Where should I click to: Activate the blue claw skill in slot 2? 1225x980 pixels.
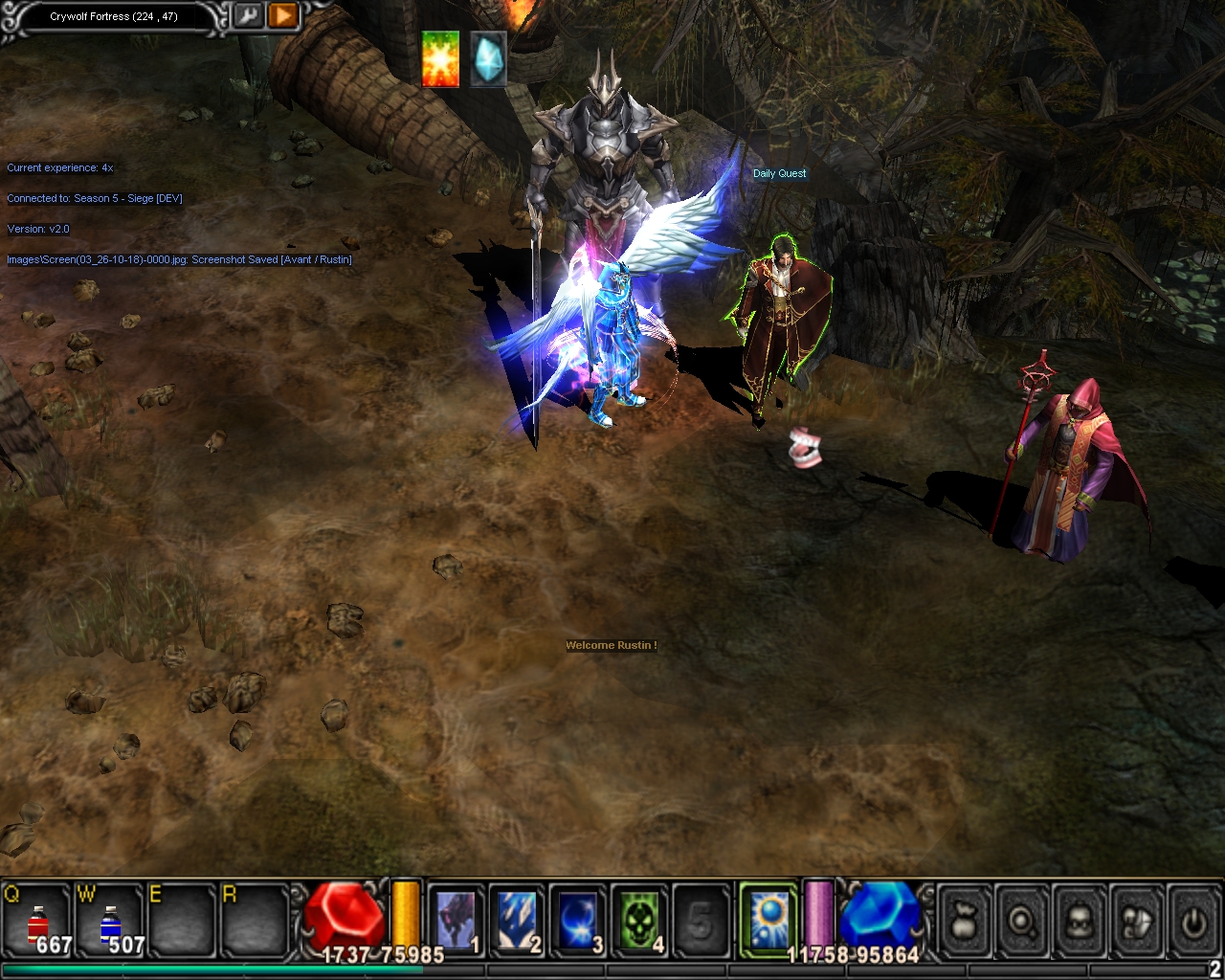click(x=517, y=921)
